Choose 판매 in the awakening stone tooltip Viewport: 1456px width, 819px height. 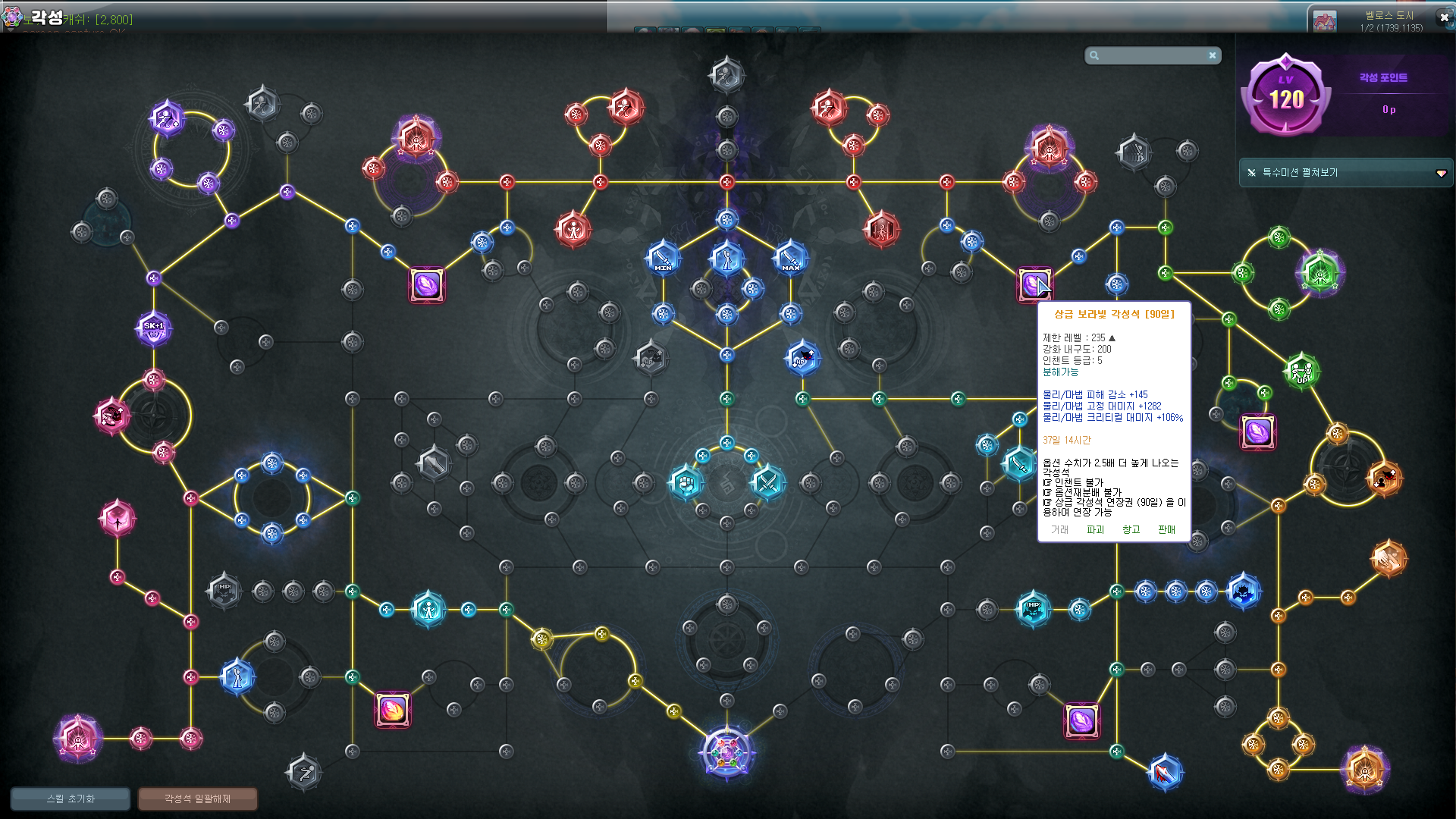pyautogui.click(x=1166, y=529)
